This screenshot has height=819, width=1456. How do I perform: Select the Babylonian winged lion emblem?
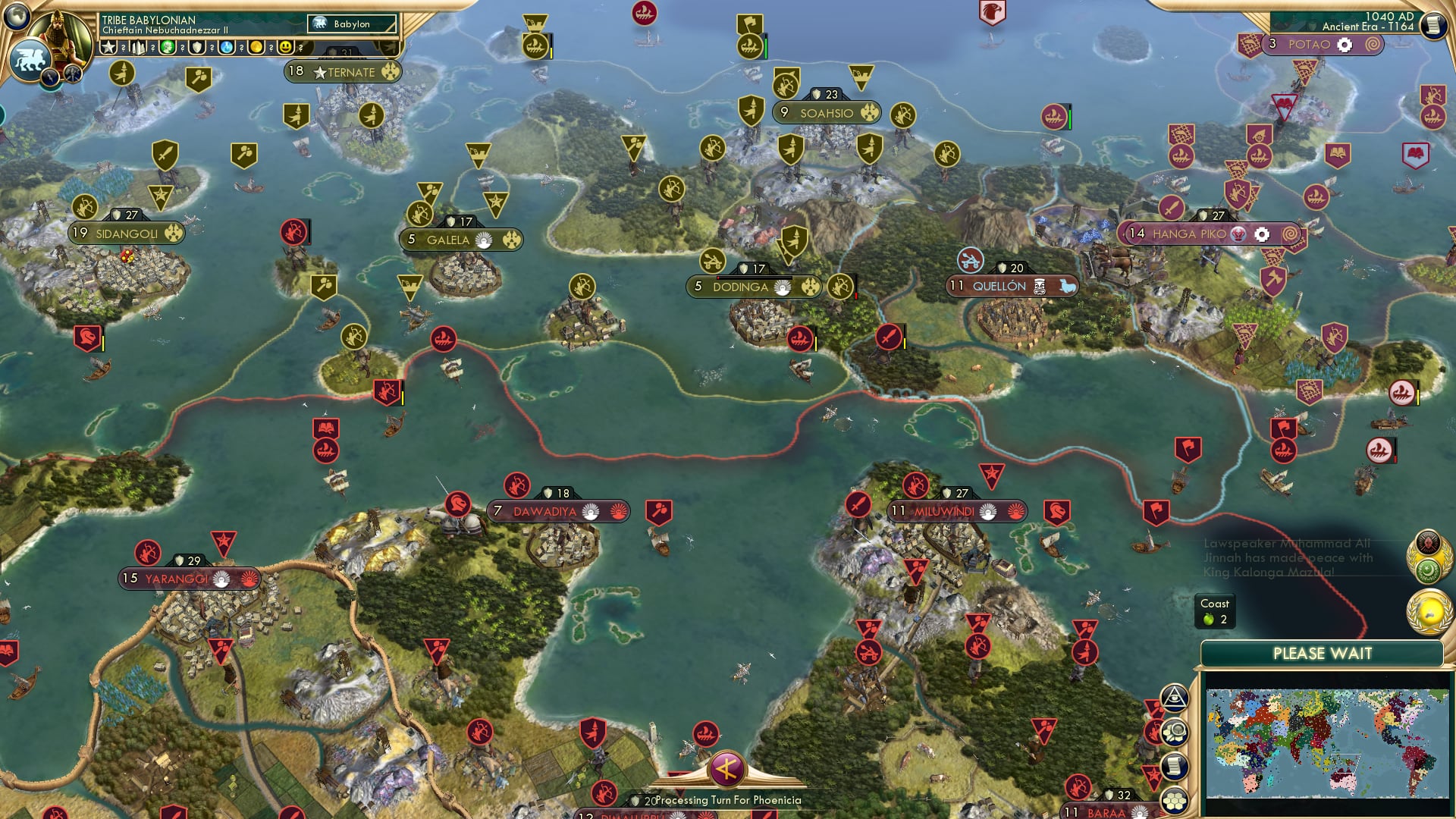click(x=30, y=60)
